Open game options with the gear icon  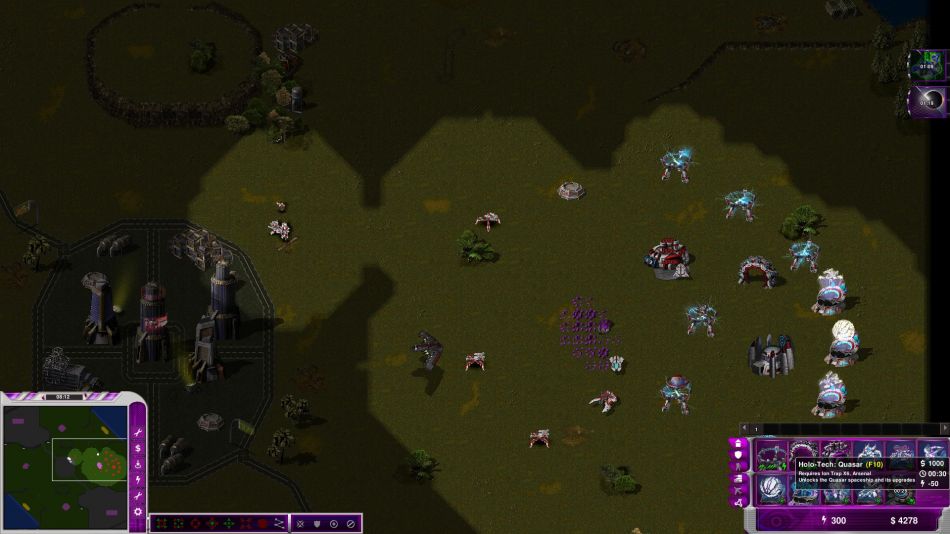pos(138,512)
